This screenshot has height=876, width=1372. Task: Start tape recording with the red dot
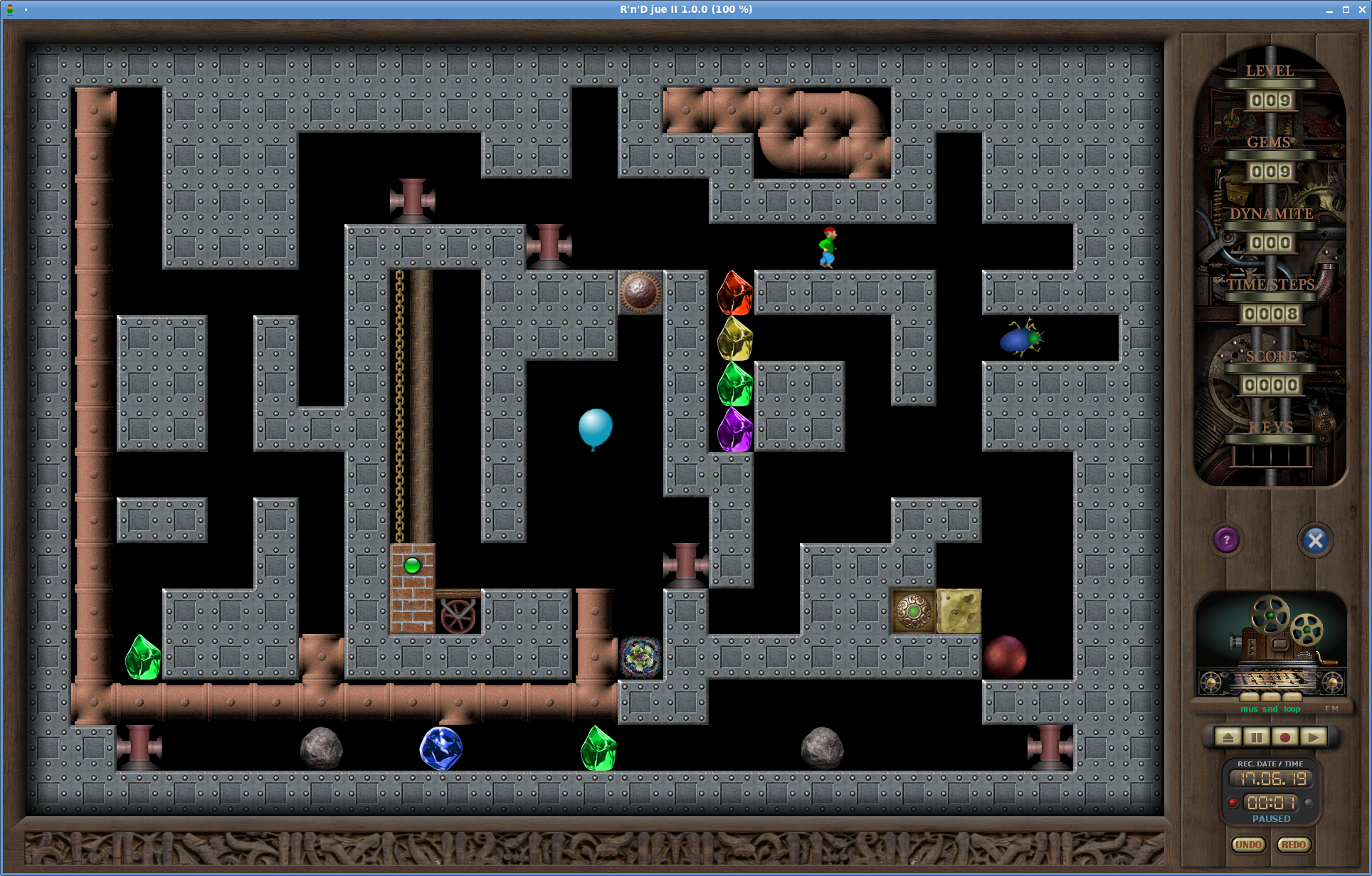(1285, 737)
